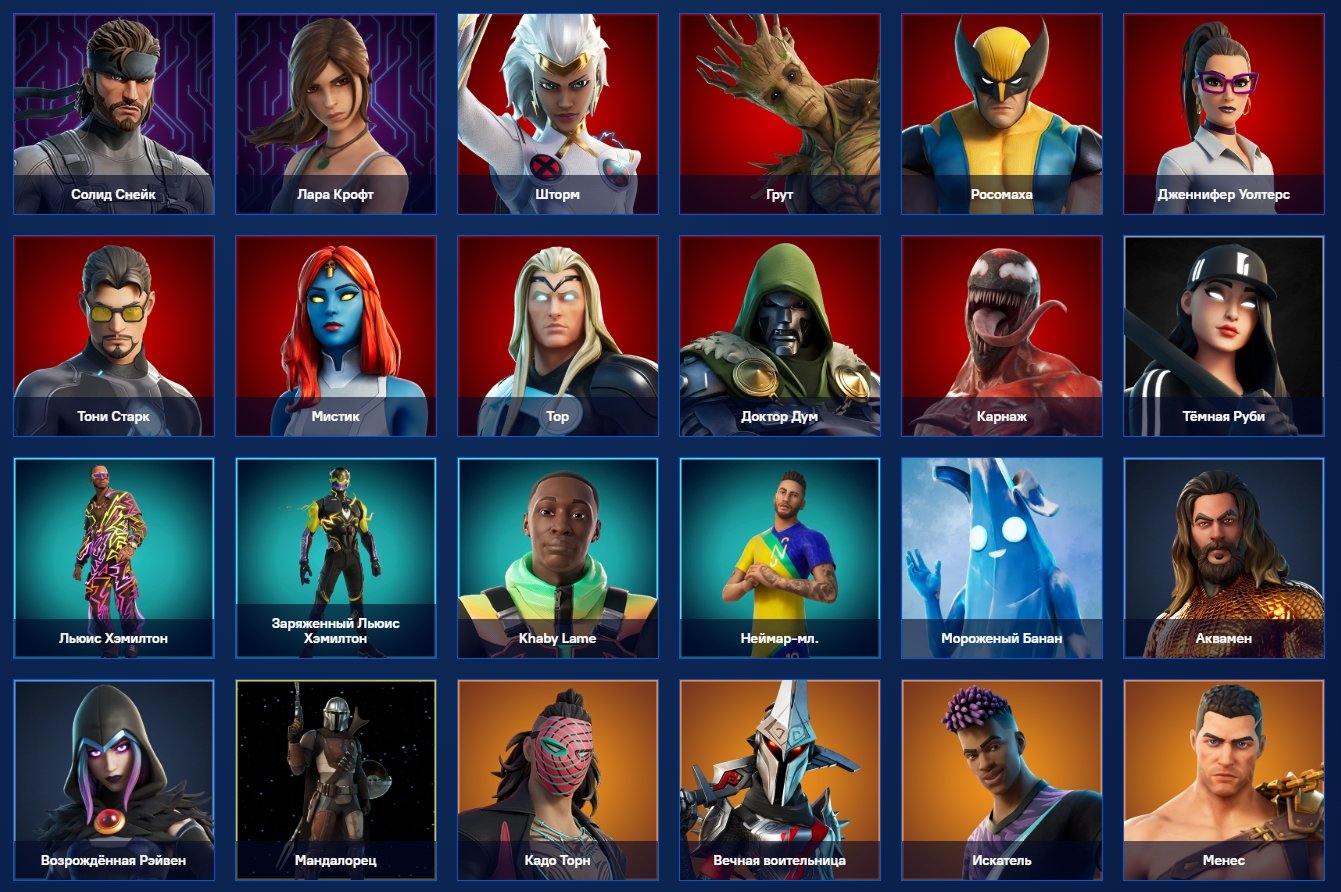Click the Дженнифер Уолтерс thumbnail
1341x892 pixels.
point(1225,110)
